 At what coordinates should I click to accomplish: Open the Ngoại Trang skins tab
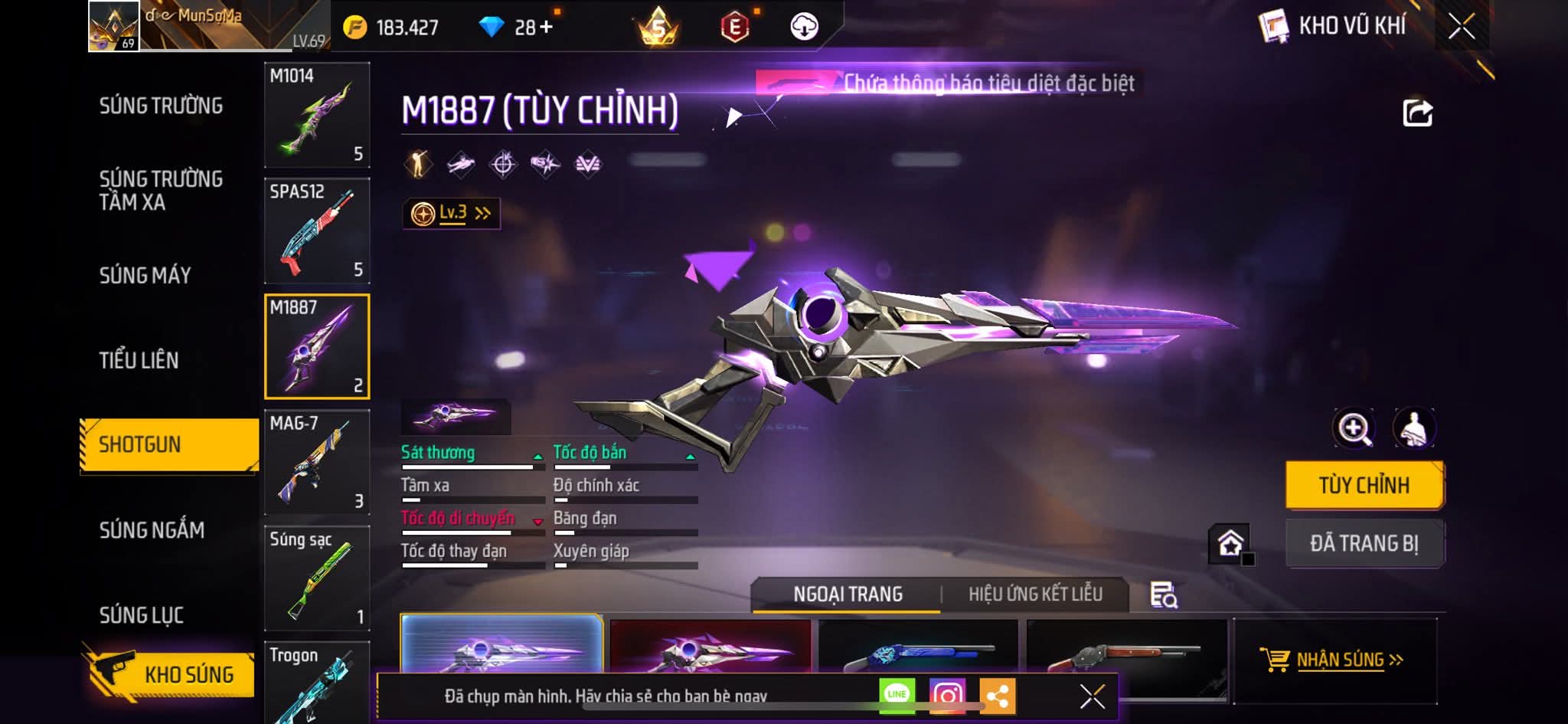coord(848,595)
